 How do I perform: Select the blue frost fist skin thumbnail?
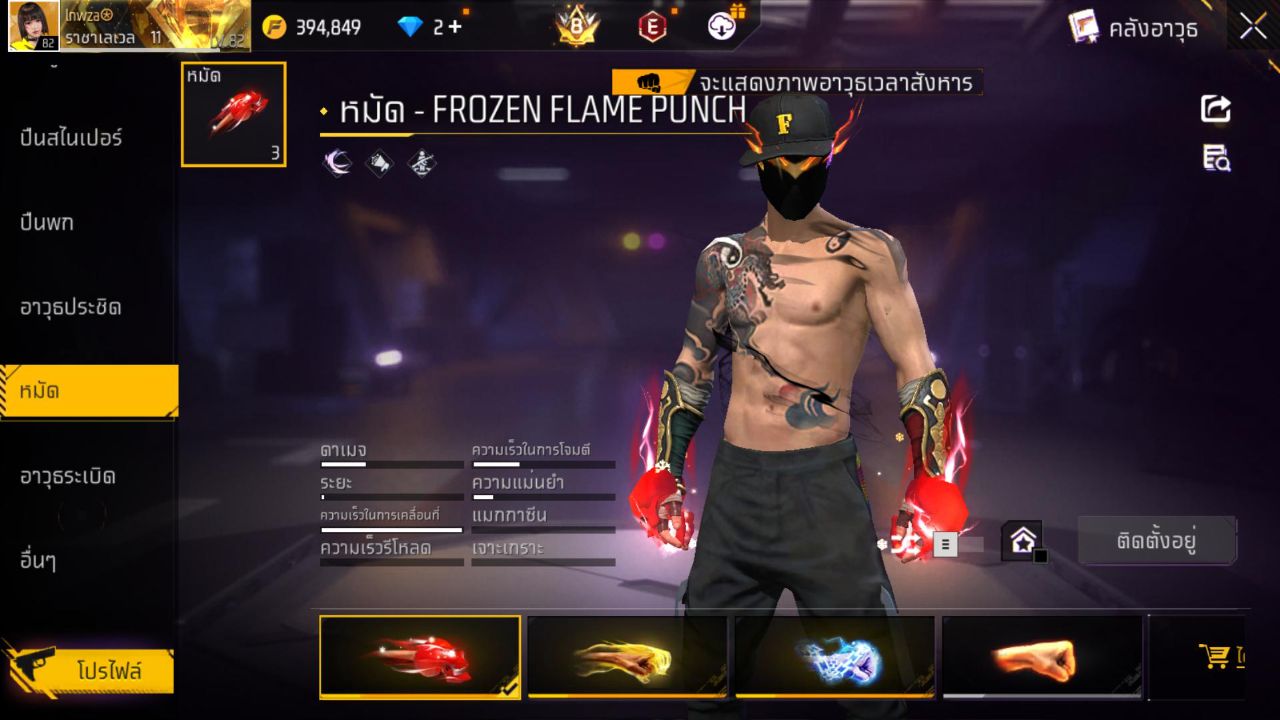point(834,657)
